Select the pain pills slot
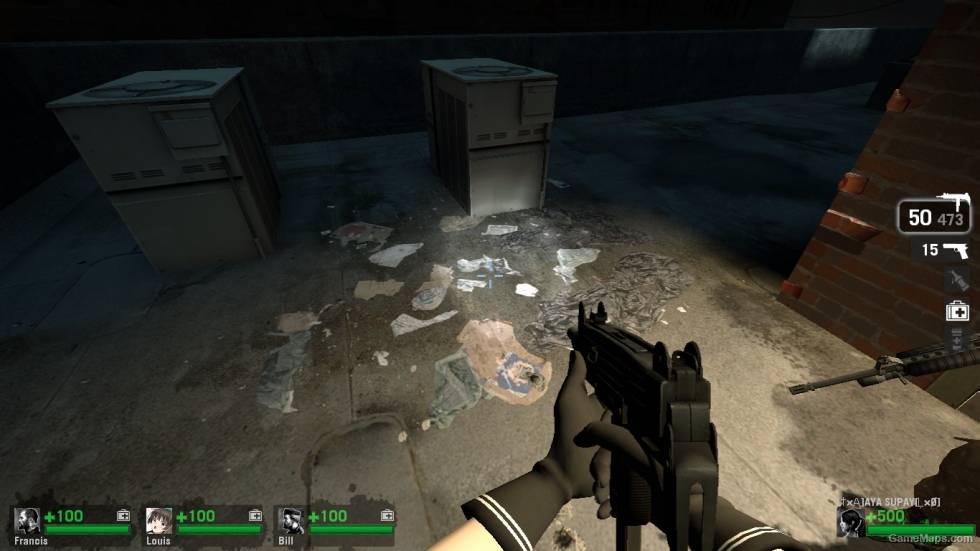Screen dimensions: 980x551 957,339
